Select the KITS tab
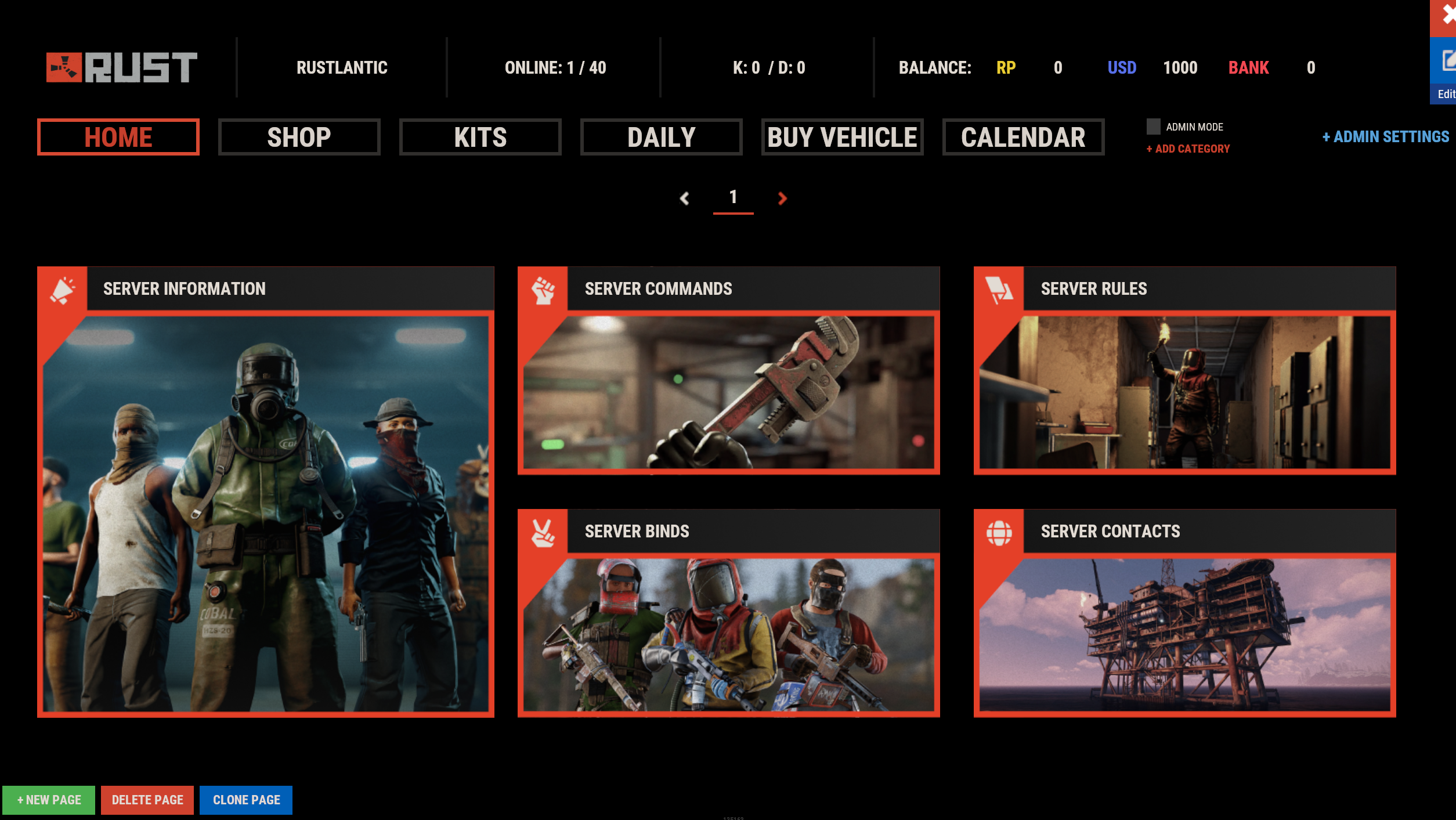Viewport: 1456px width, 820px height. coord(480,138)
